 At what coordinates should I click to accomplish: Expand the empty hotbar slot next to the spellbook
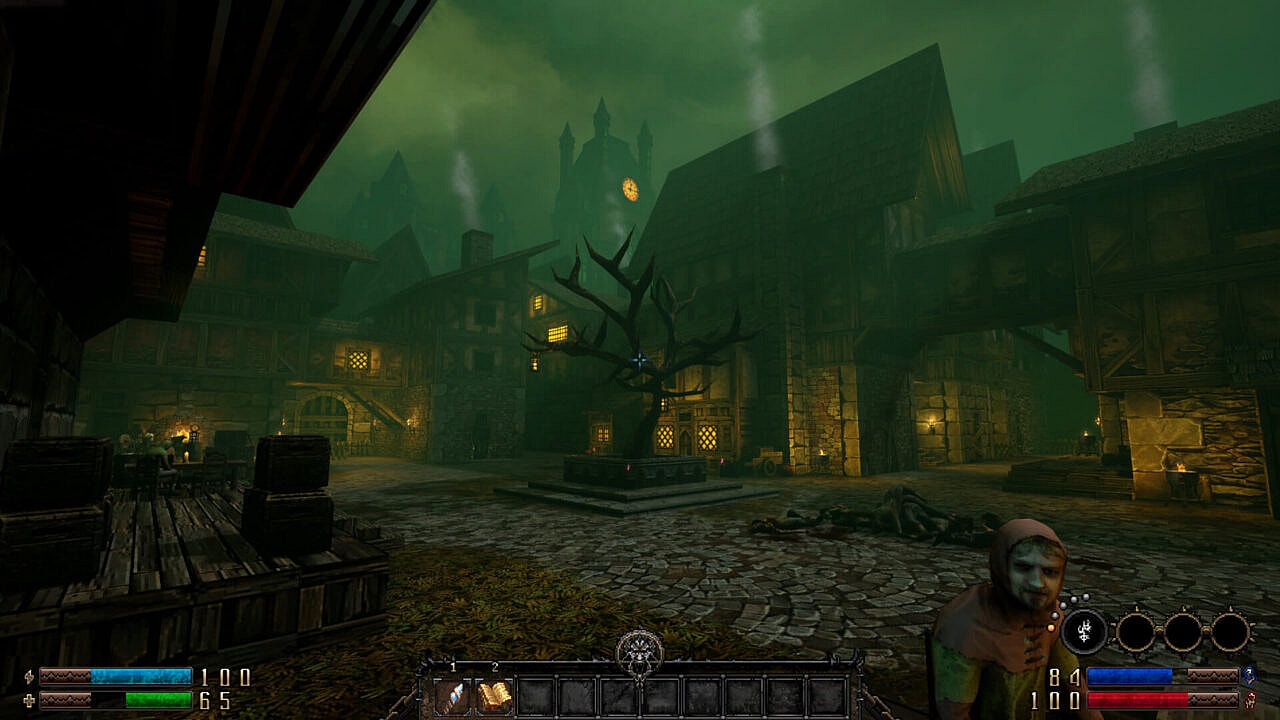(x=536, y=695)
